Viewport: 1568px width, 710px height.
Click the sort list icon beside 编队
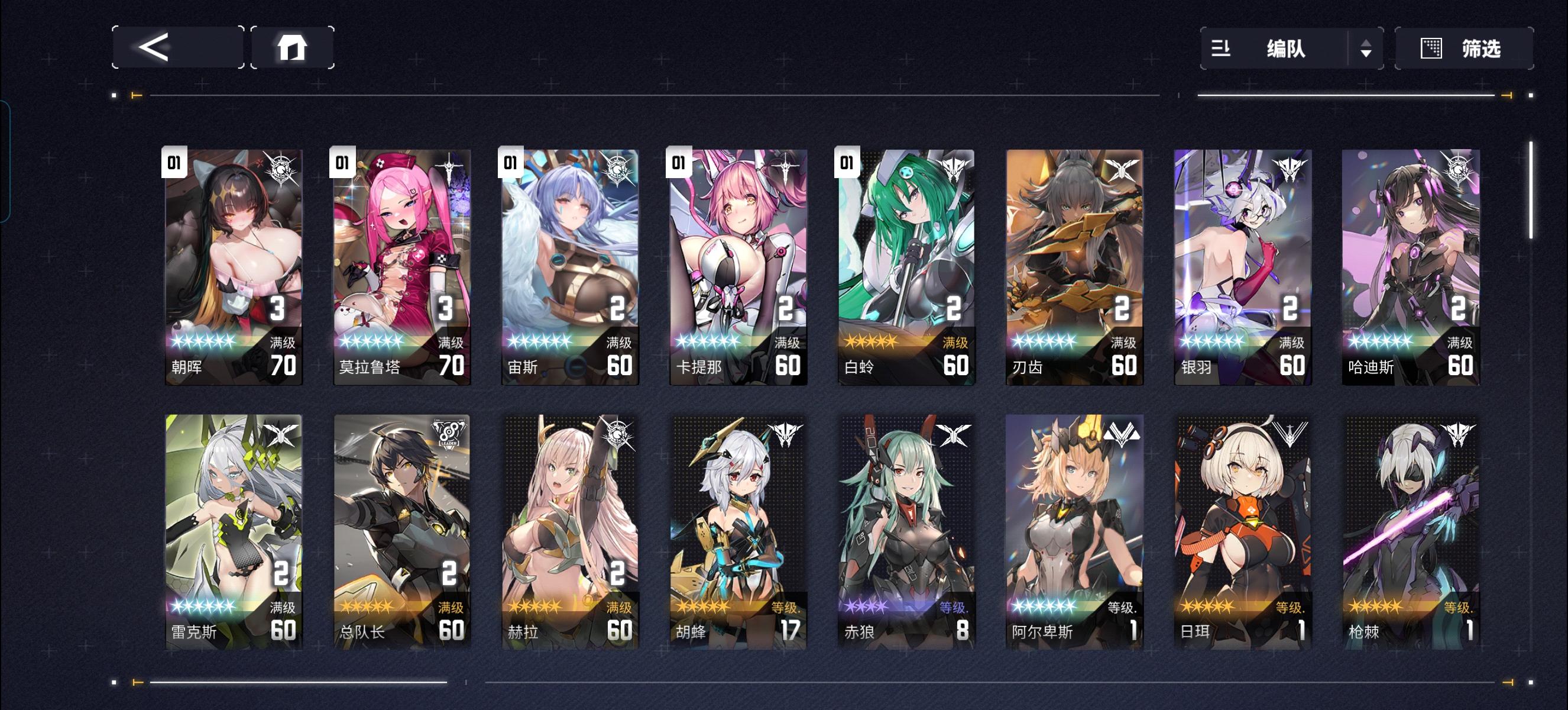click(1221, 49)
